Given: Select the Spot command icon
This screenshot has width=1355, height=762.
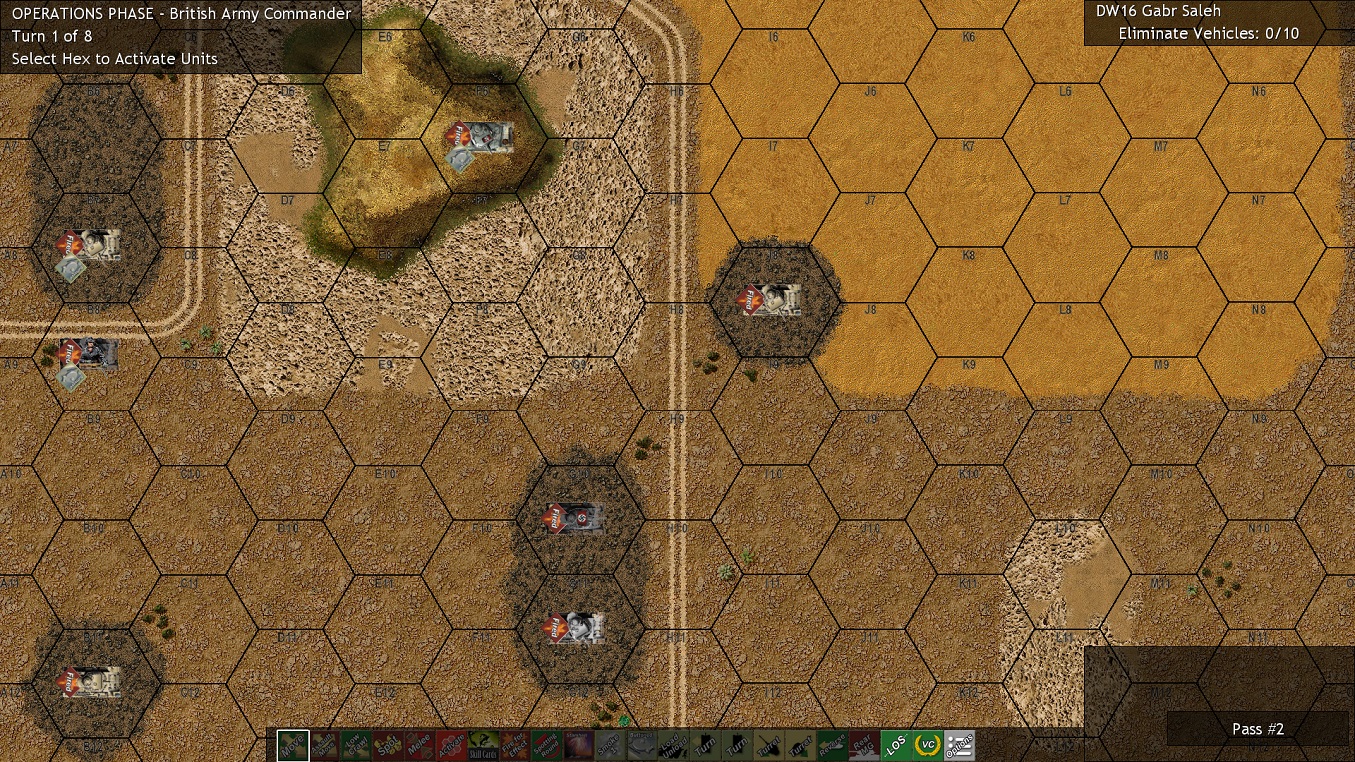Looking at the screenshot, I should (x=388, y=744).
